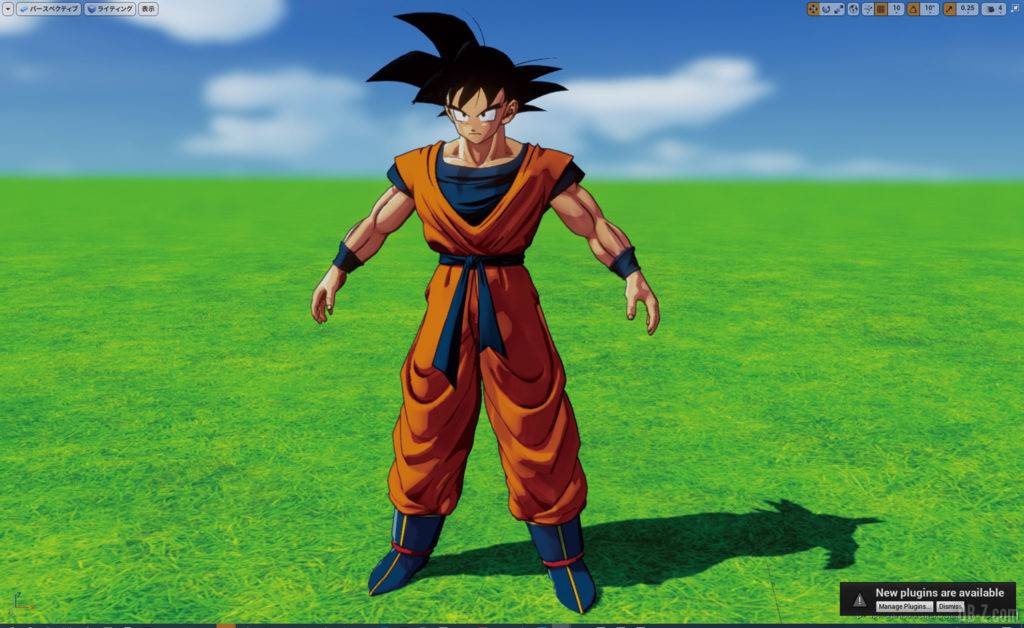Dismiss the new plugins notification

(950, 607)
